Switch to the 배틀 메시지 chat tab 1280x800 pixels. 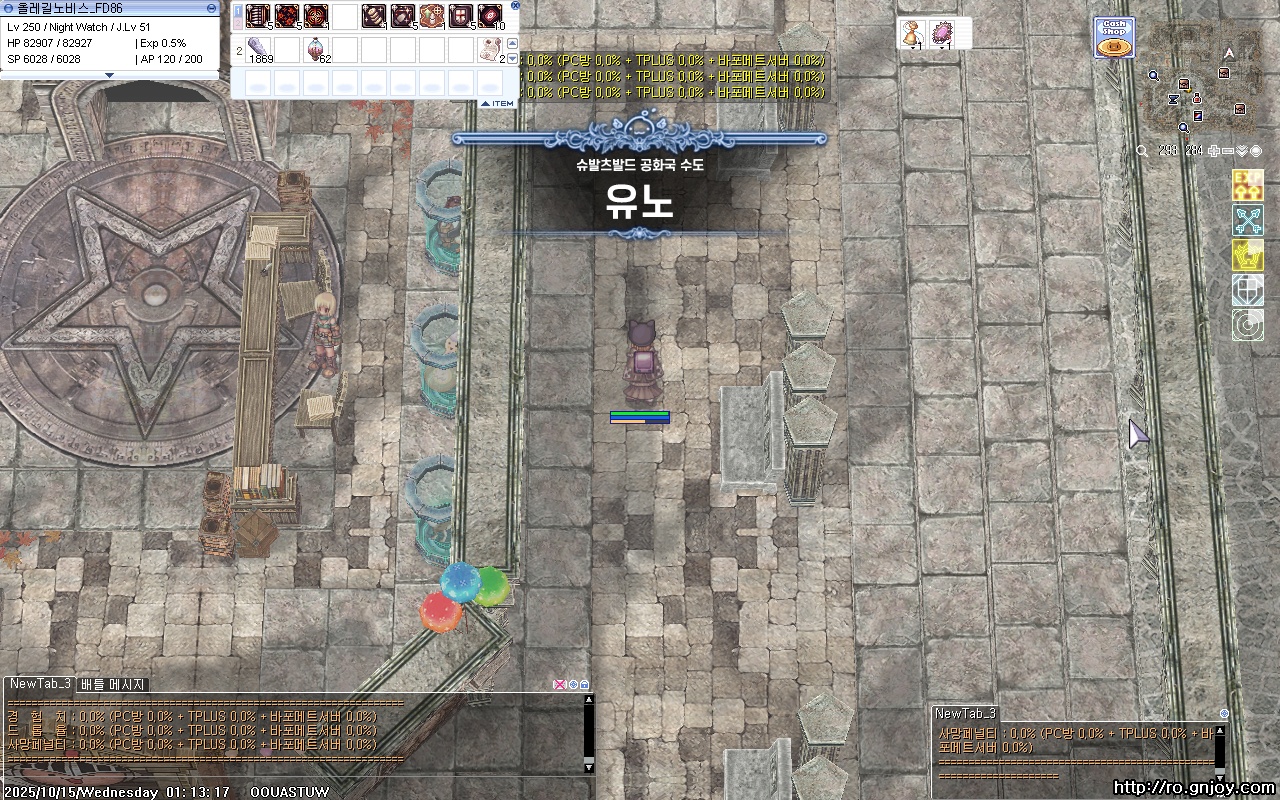click(x=113, y=684)
